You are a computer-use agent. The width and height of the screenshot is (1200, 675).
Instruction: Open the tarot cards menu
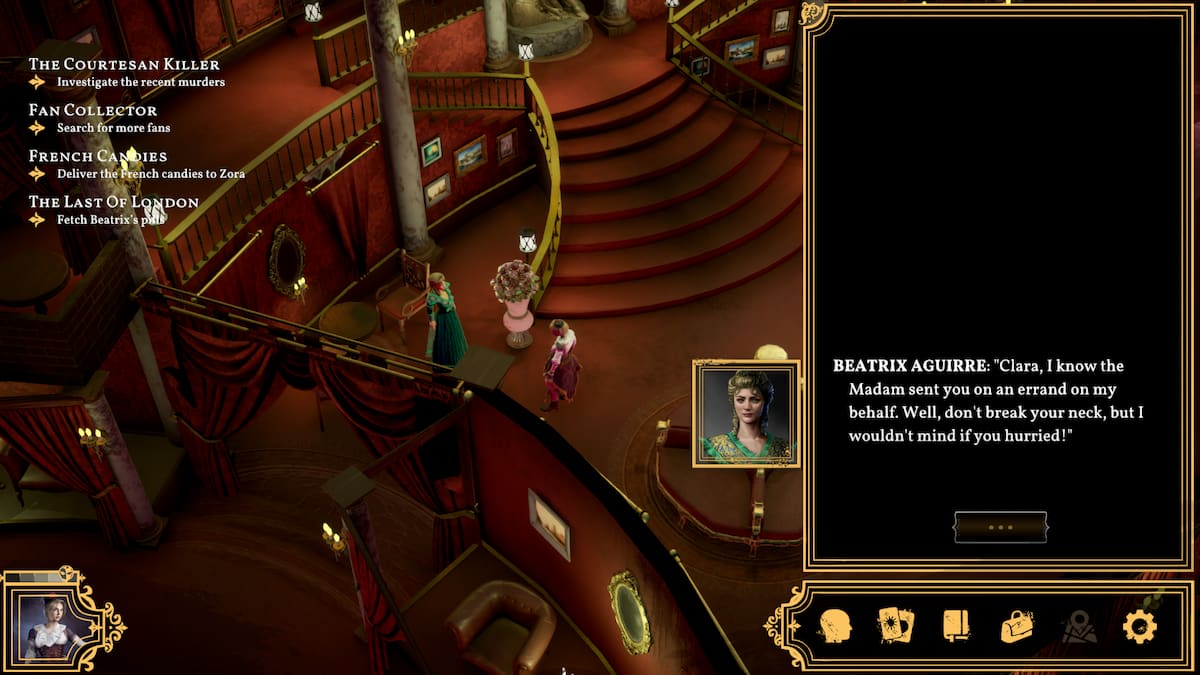click(896, 626)
